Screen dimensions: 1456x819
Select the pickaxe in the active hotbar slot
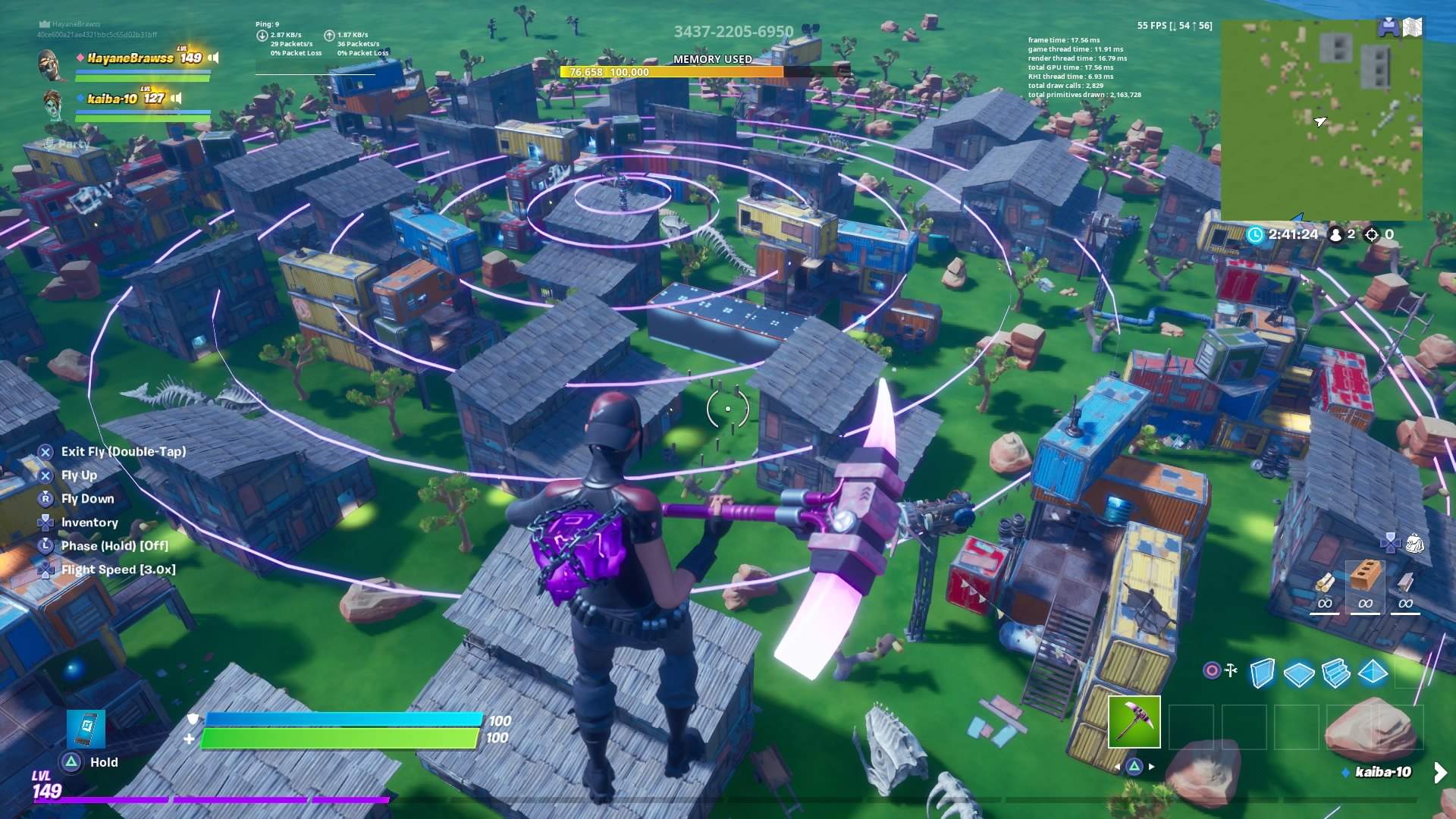pos(1134,723)
